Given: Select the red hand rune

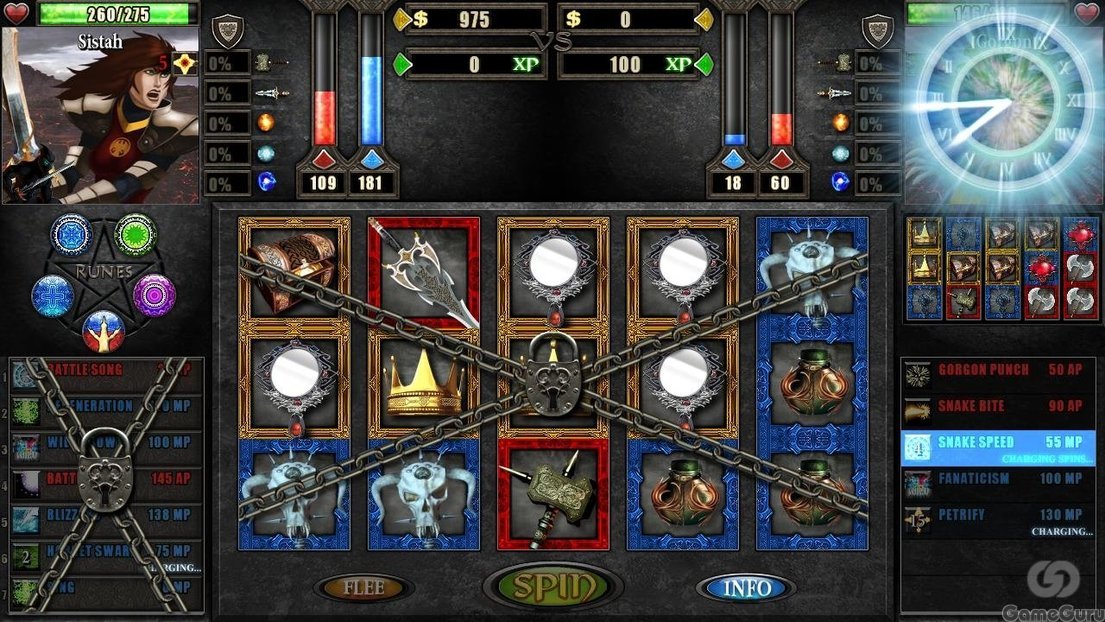Looking at the screenshot, I should pos(103,332).
